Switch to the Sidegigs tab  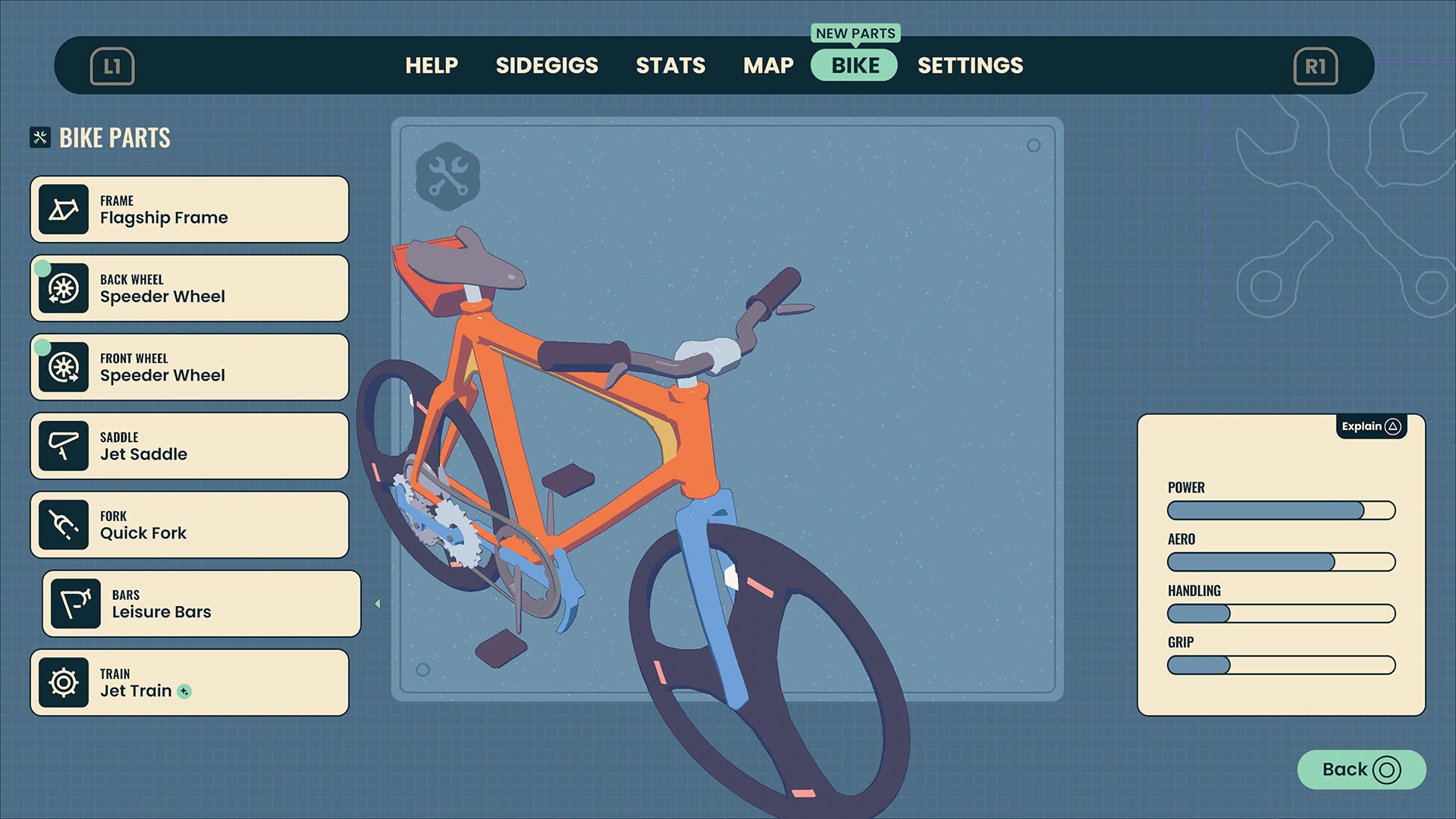(547, 66)
